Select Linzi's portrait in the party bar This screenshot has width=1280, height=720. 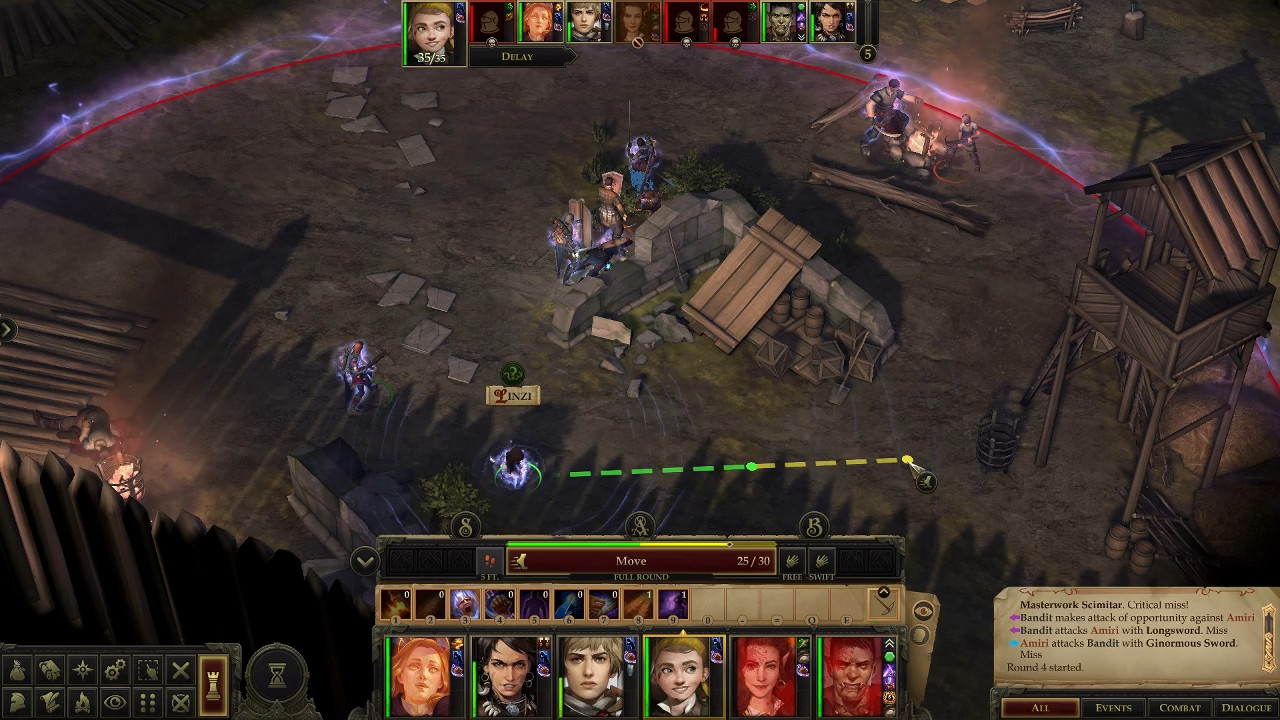[x=680, y=677]
